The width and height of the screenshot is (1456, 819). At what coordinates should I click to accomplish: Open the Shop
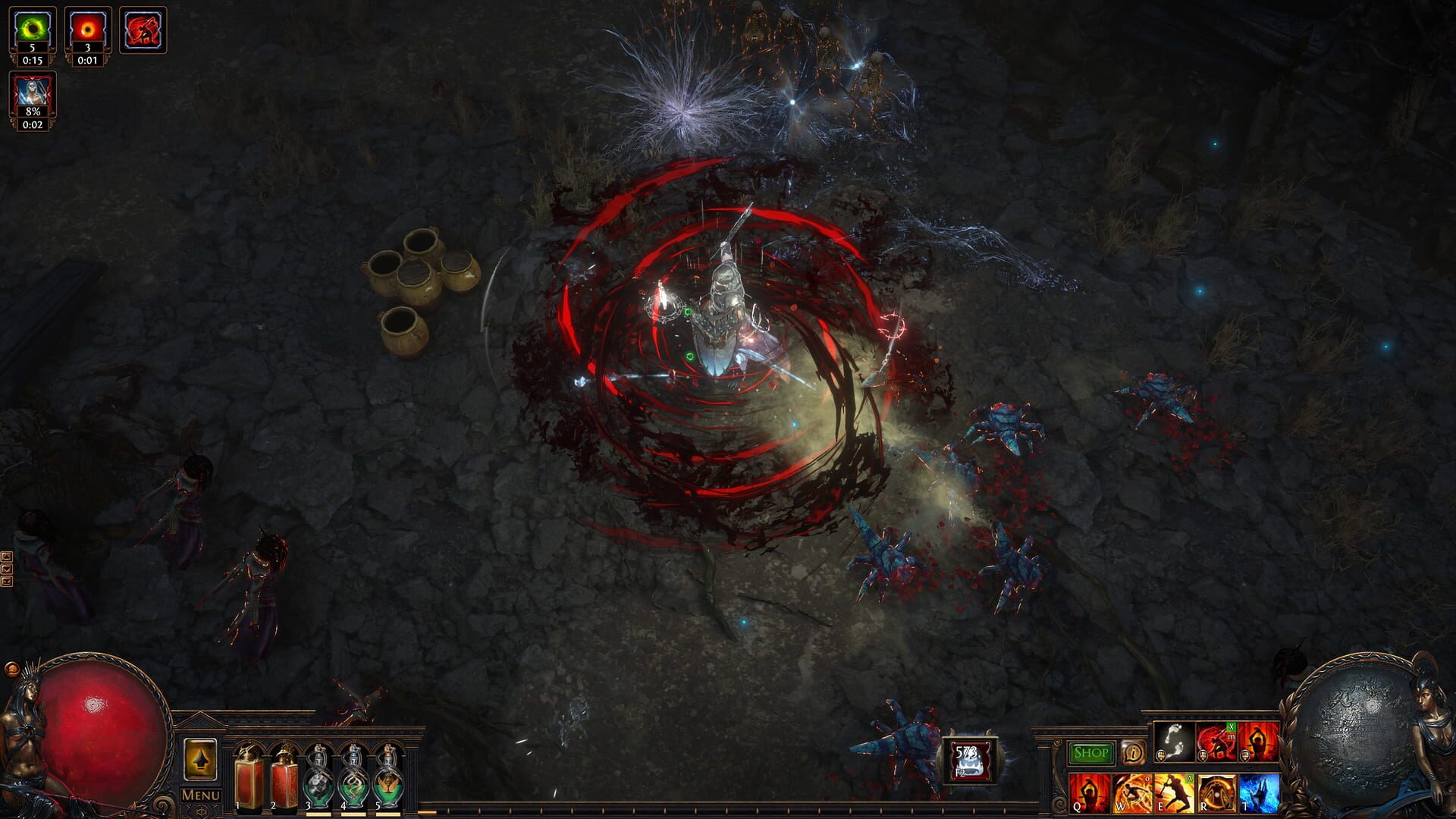click(1090, 752)
